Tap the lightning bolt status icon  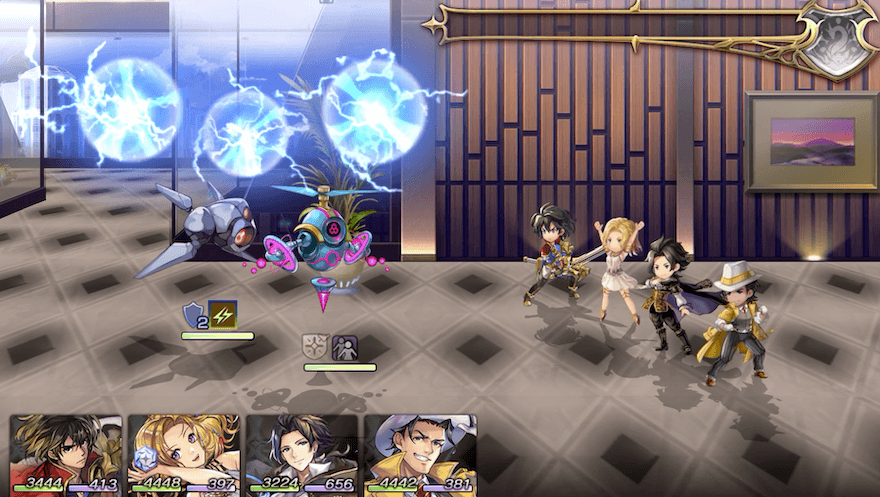pos(223,316)
